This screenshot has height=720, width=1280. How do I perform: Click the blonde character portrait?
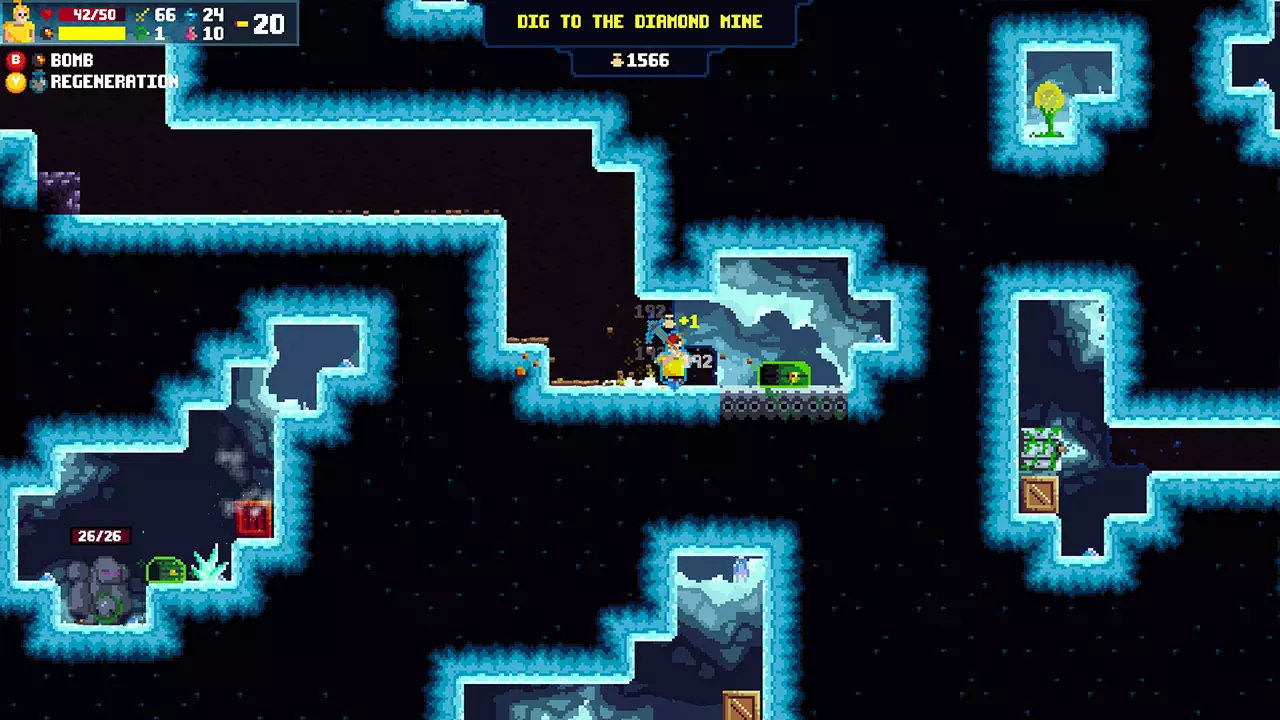[x=19, y=23]
